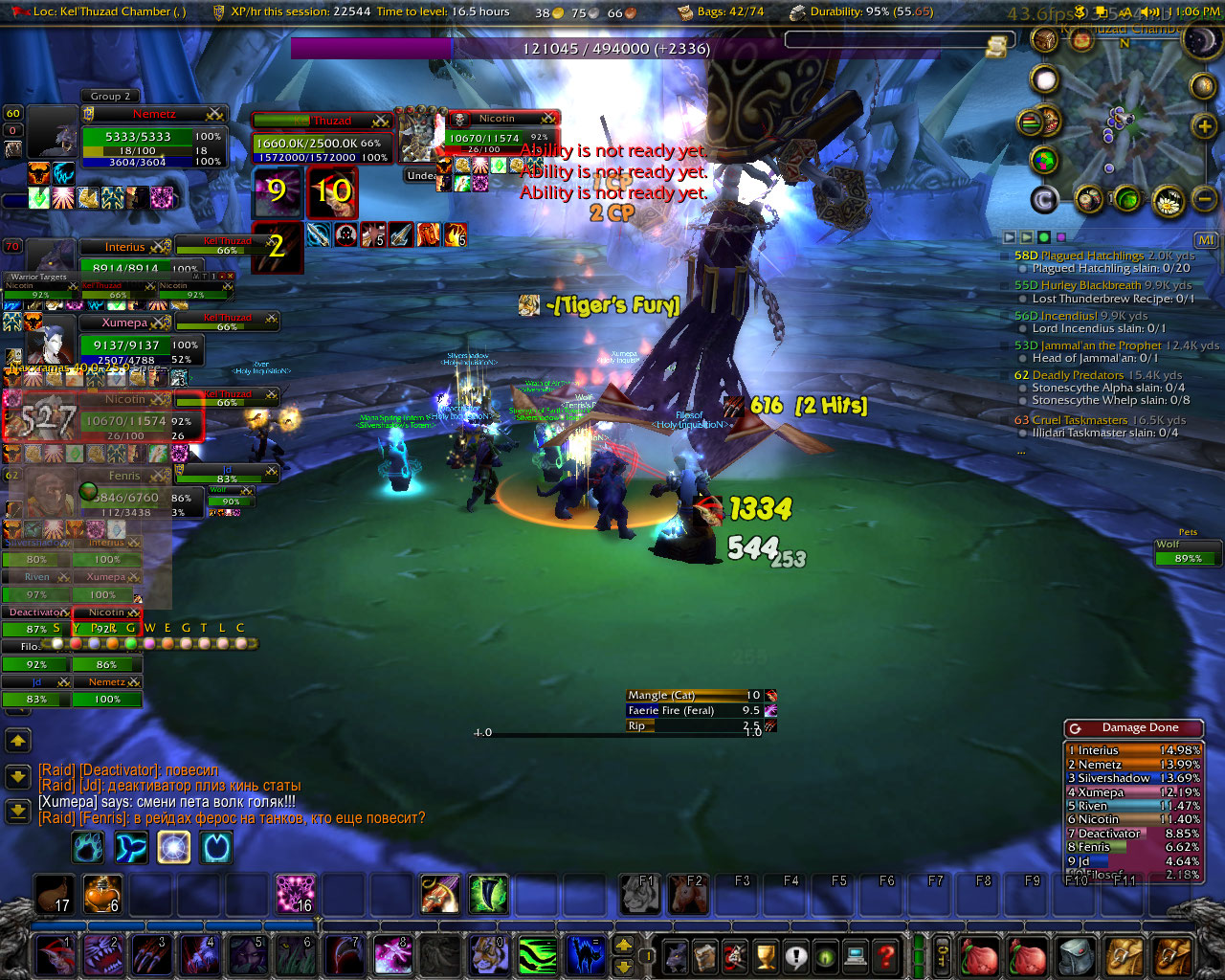The height and width of the screenshot is (980, 1225).
Task: Click the daisy flower minimap button
Action: click(1168, 201)
